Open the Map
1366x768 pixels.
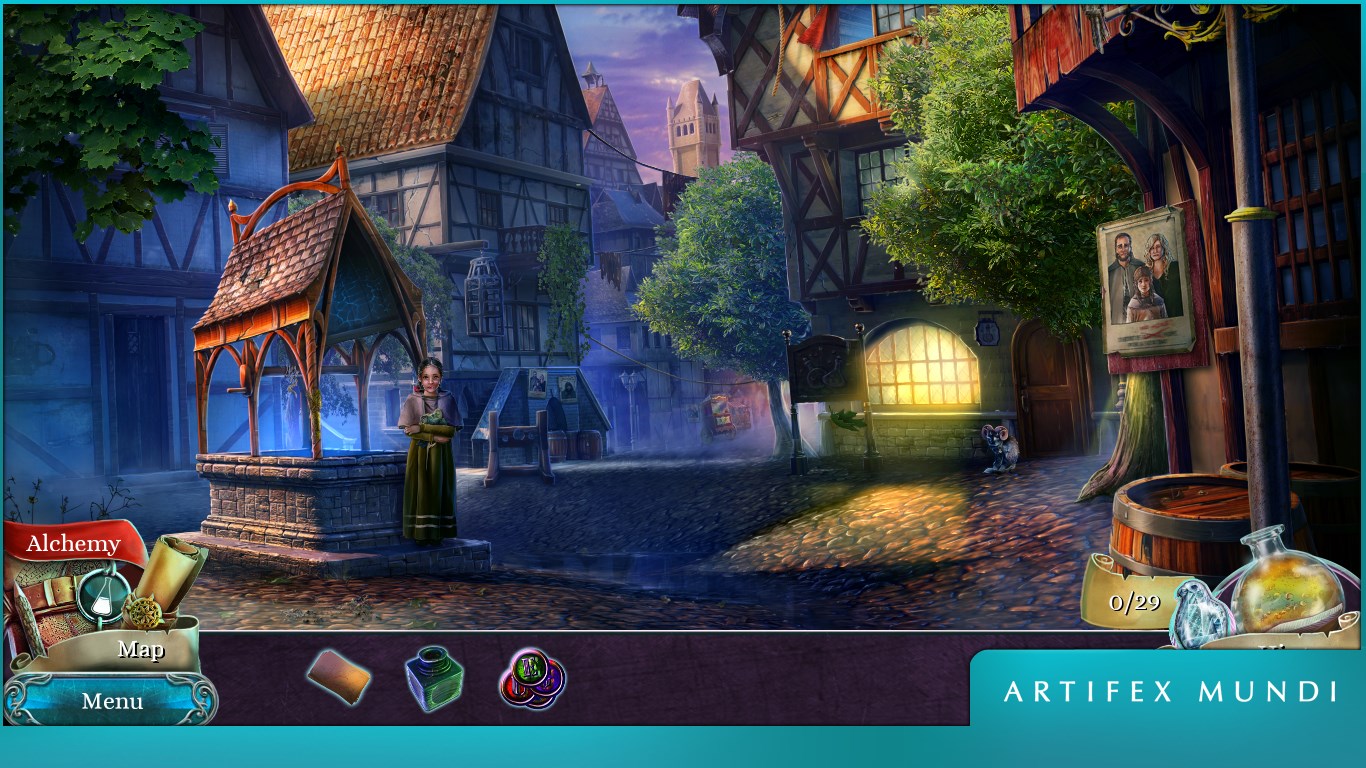pos(141,649)
